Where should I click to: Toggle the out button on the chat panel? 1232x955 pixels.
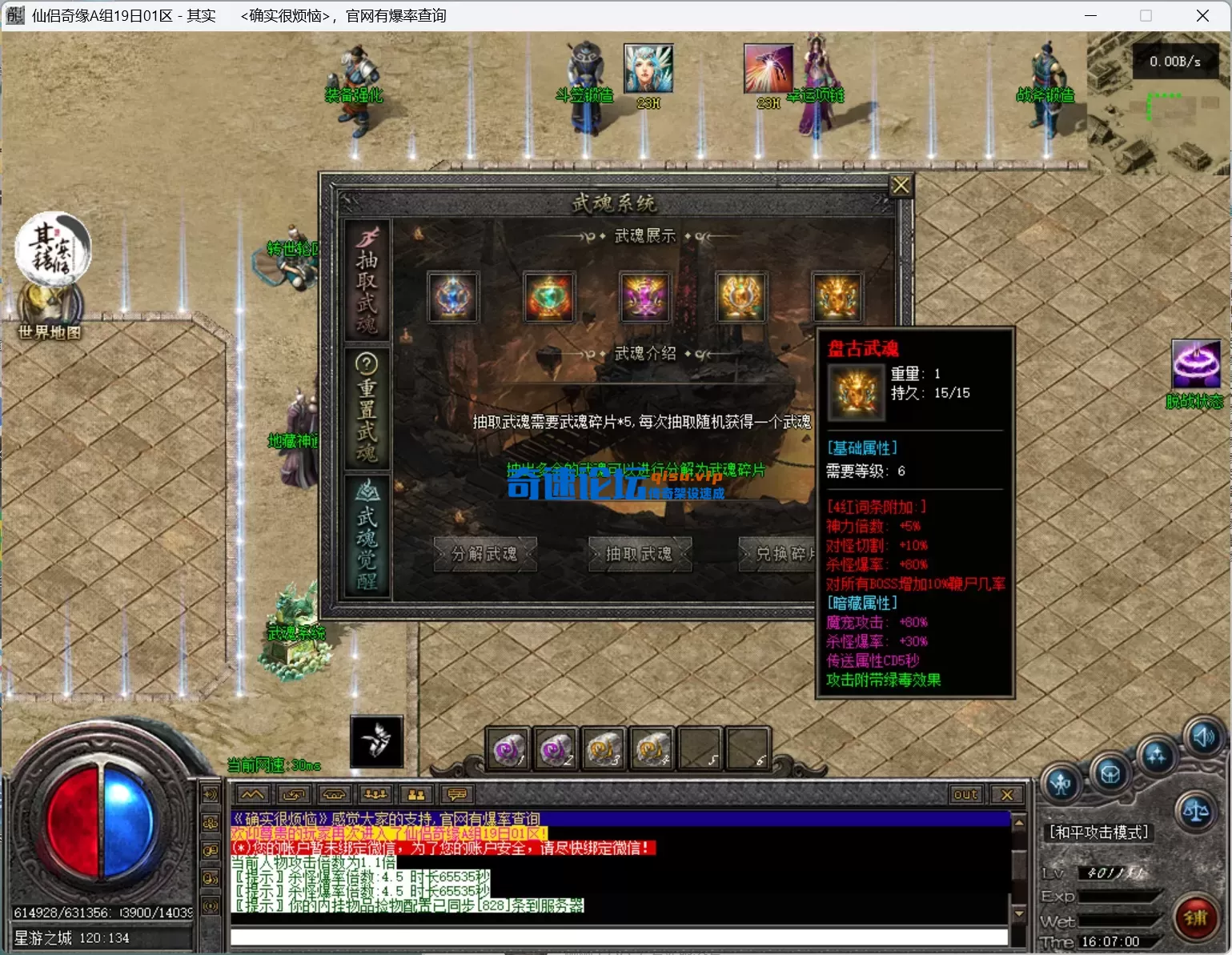[x=965, y=794]
